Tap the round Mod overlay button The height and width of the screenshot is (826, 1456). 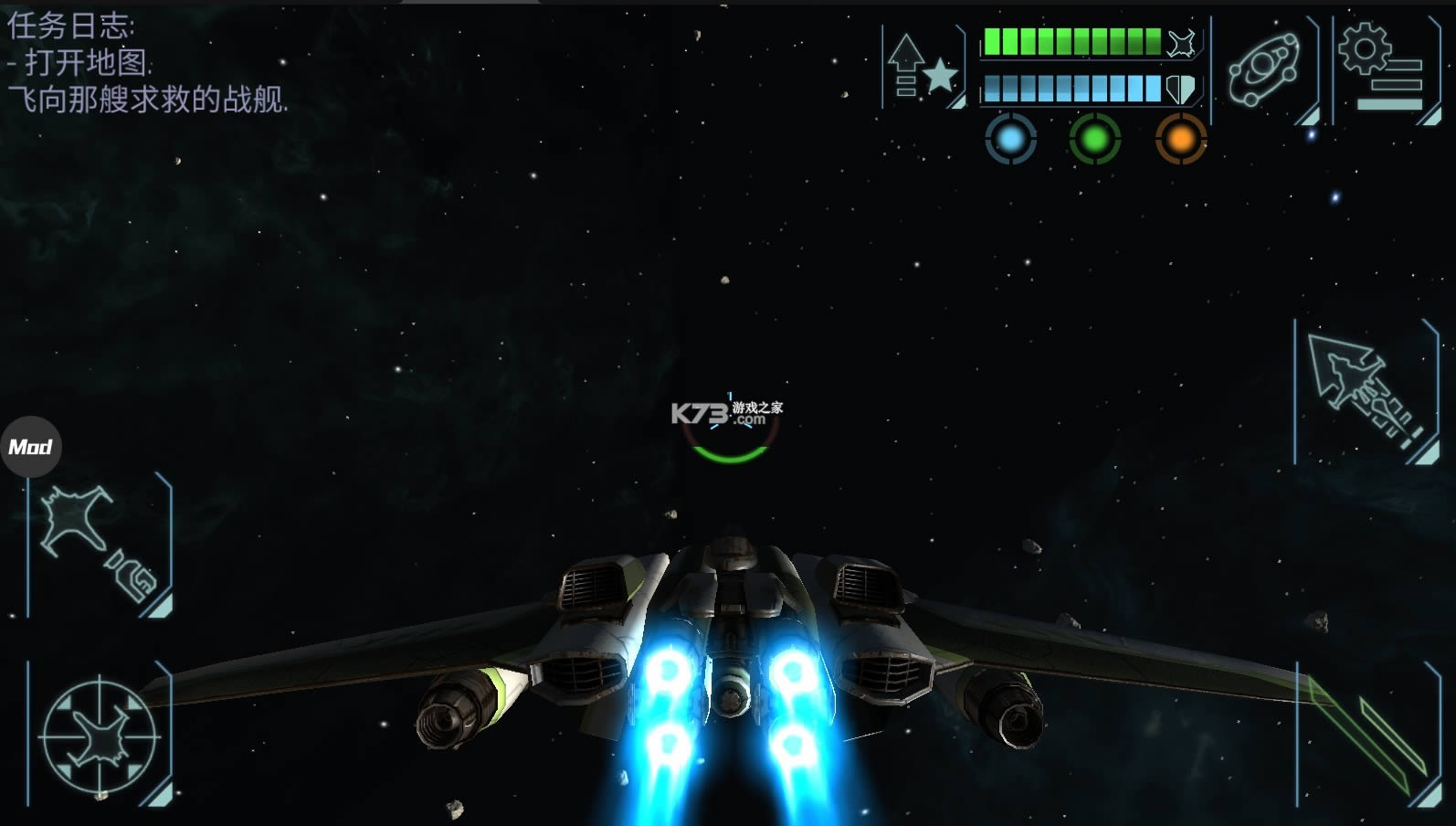(x=31, y=447)
